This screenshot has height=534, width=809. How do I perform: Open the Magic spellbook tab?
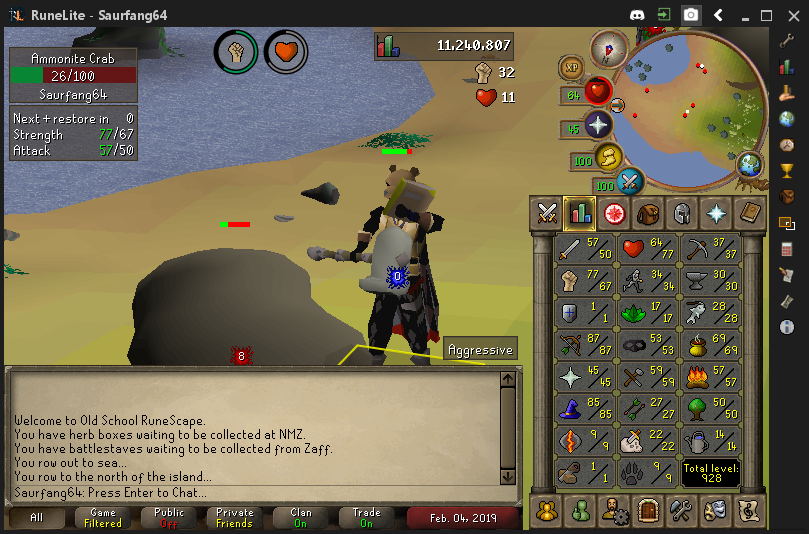[748, 212]
